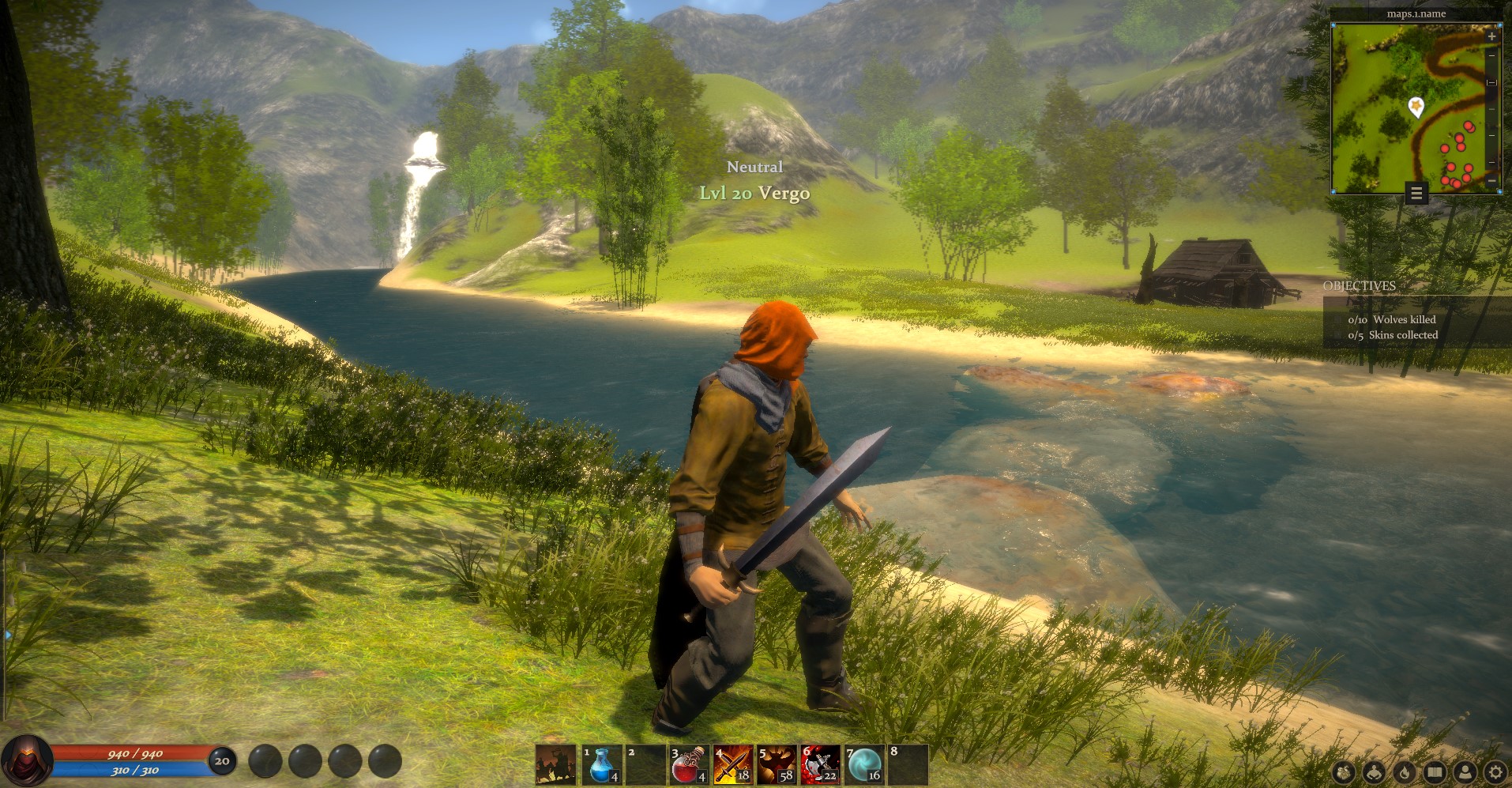Adjust the minimap zoom slider handle
1512x788 pixels.
coord(1491,82)
